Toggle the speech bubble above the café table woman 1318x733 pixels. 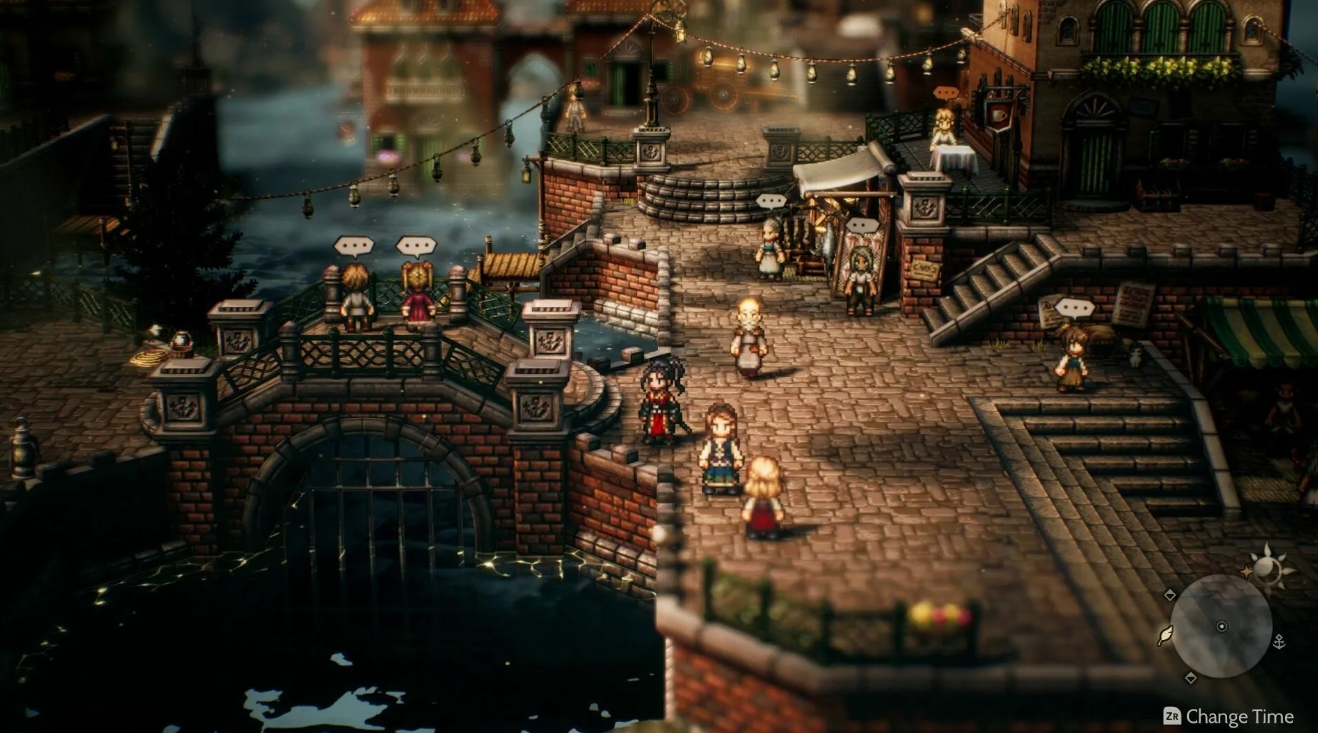click(945, 92)
